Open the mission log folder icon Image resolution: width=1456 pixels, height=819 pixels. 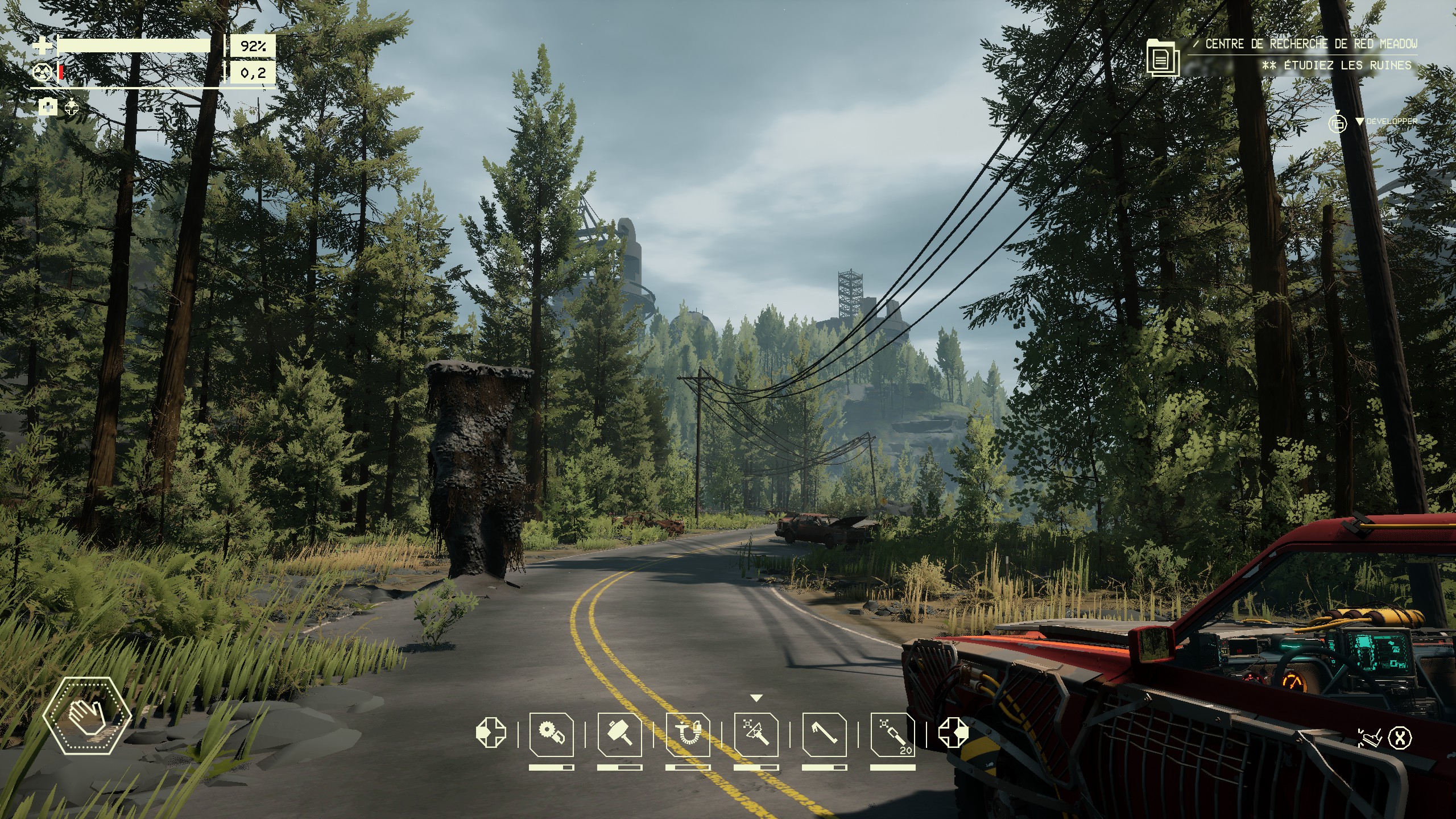[1163, 57]
